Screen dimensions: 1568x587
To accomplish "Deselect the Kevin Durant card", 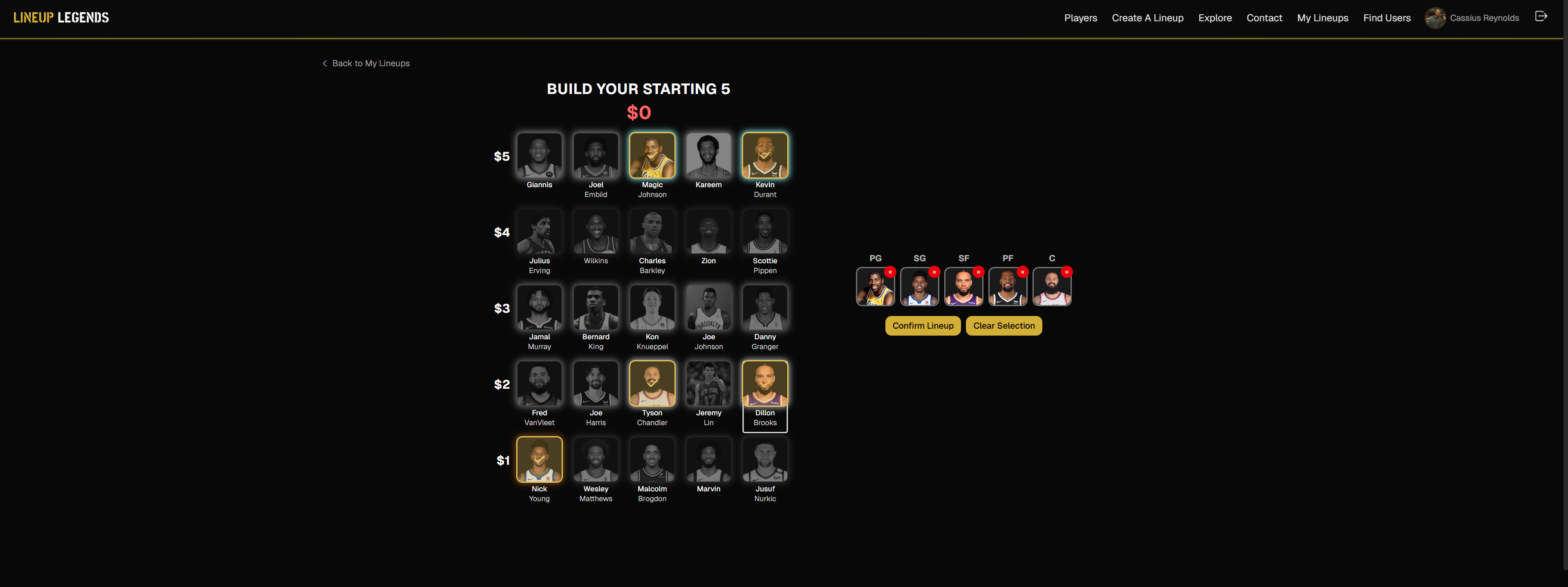I will pyautogui.click(x=764, y=155).
